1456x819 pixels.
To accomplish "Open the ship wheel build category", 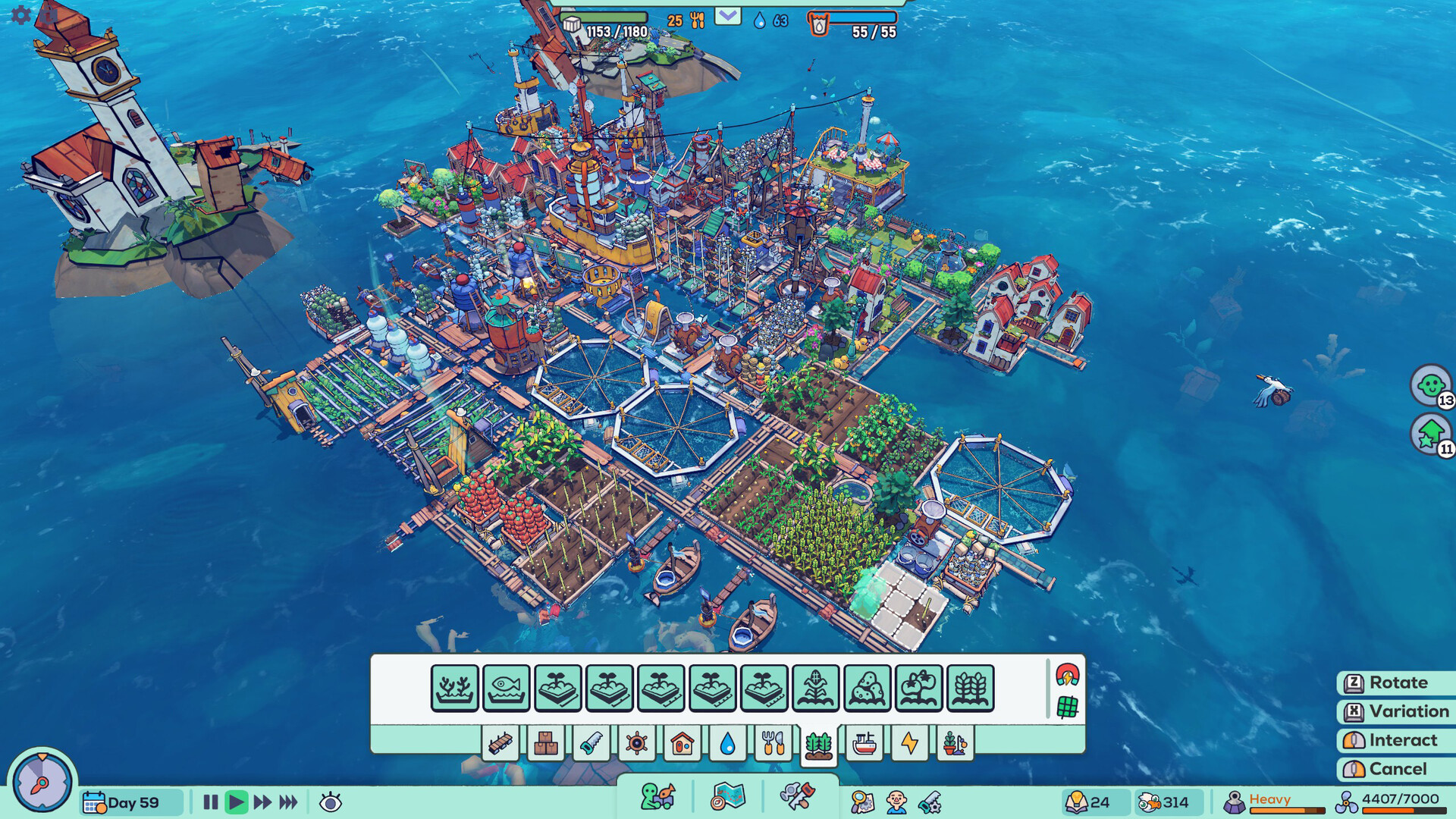I will pos(637,744).
